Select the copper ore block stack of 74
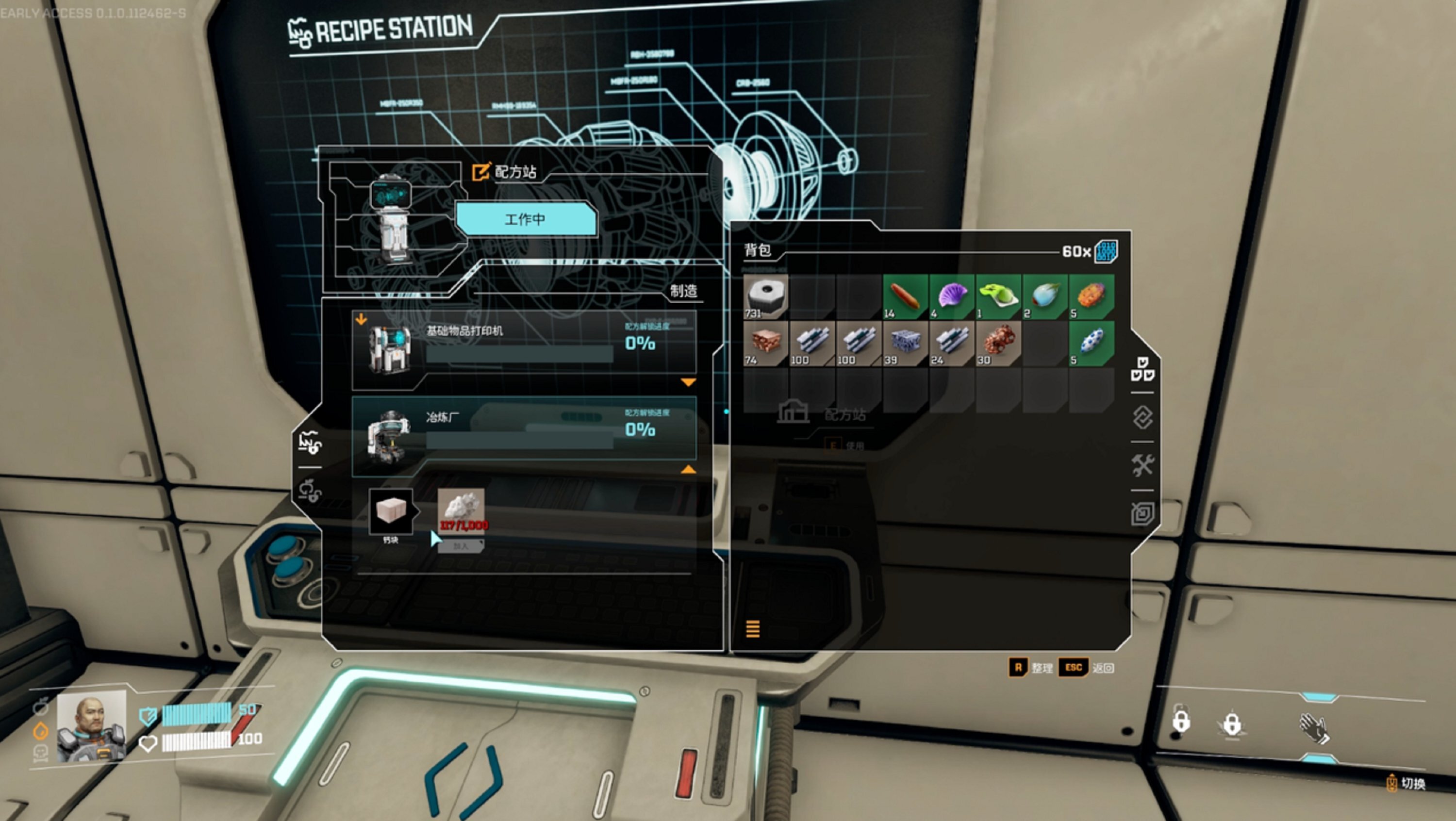 [x=766, y=344]
